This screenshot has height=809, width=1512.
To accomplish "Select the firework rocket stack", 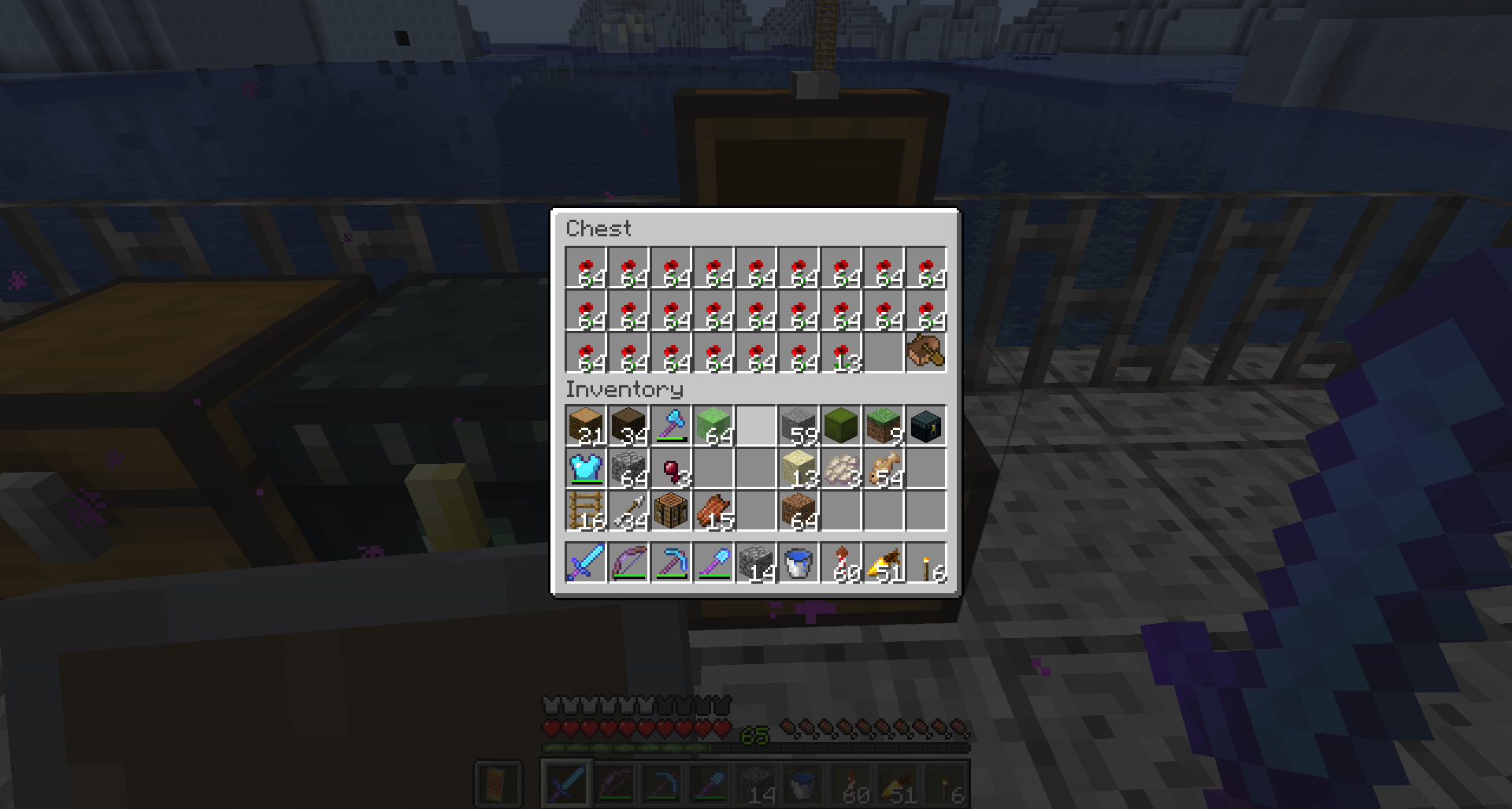I will 841,563.
